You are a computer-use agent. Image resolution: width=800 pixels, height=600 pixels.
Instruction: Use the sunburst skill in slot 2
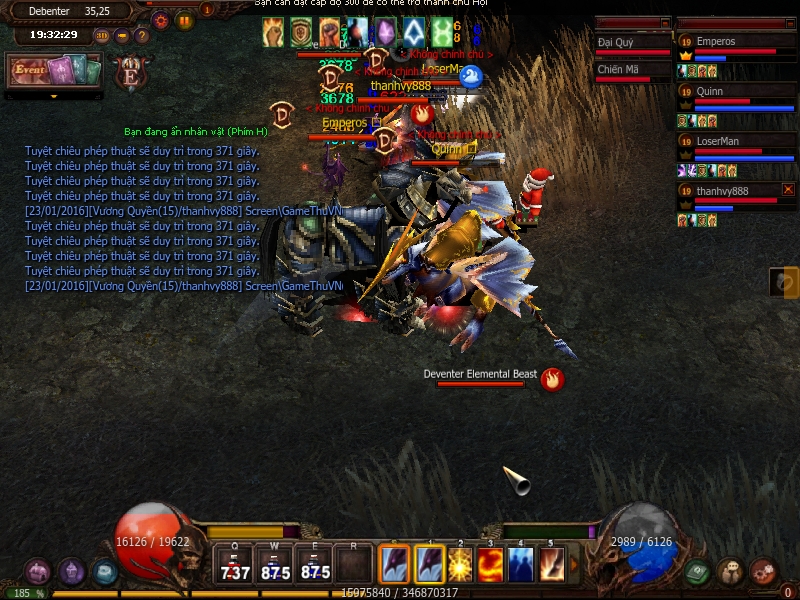(461, 565)
